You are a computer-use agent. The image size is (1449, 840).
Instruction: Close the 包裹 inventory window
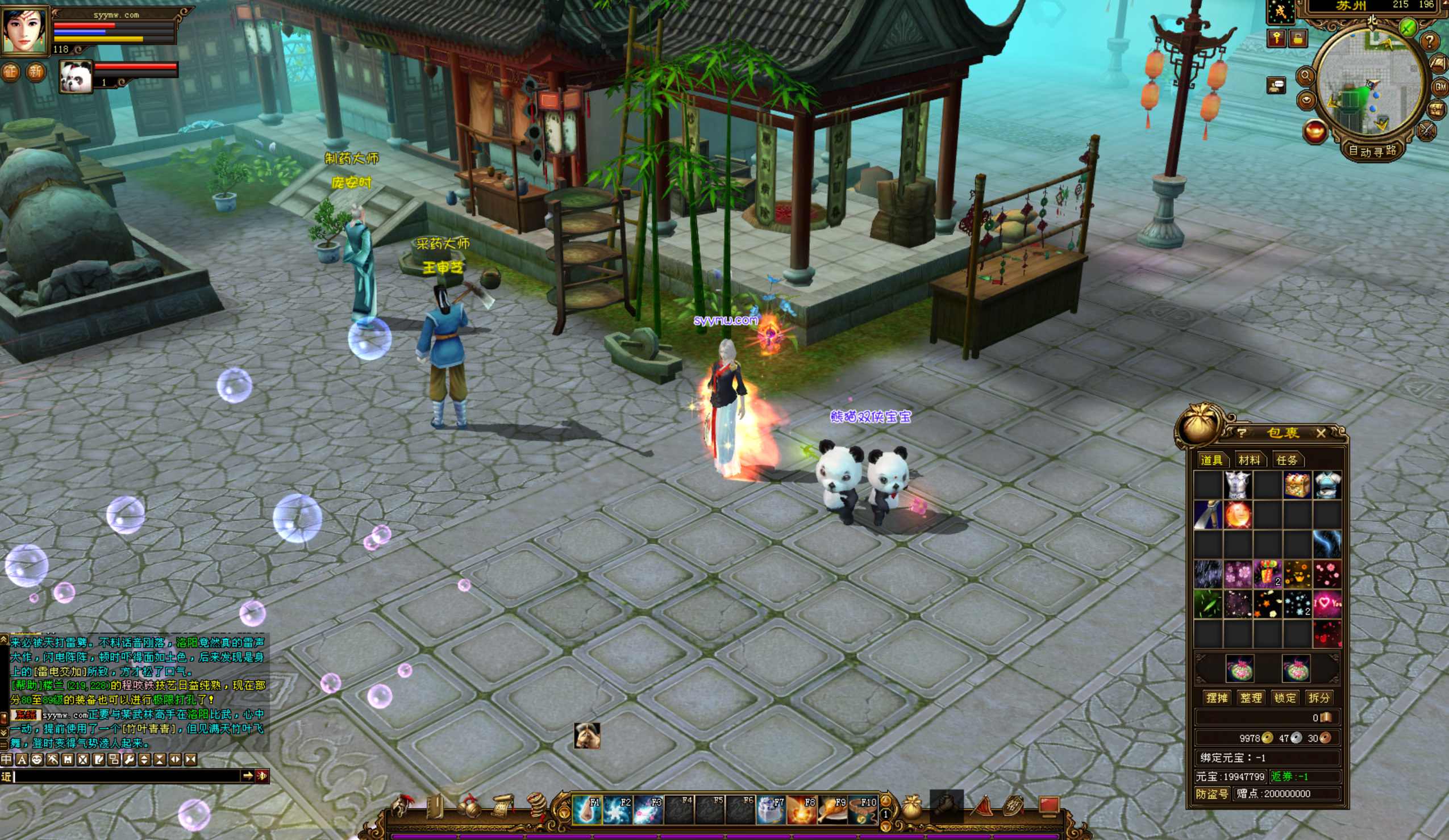click(x=1321, y=433)
